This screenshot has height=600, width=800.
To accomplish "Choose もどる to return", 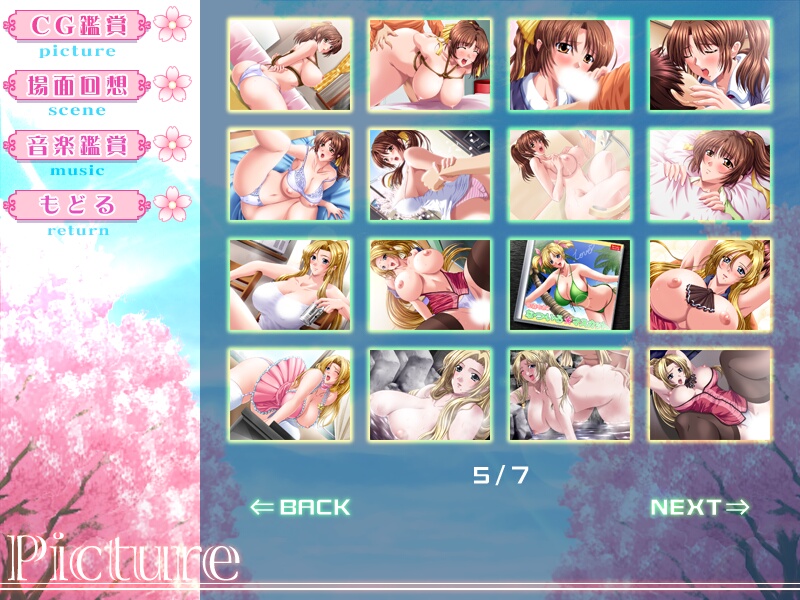I will 77,205.
